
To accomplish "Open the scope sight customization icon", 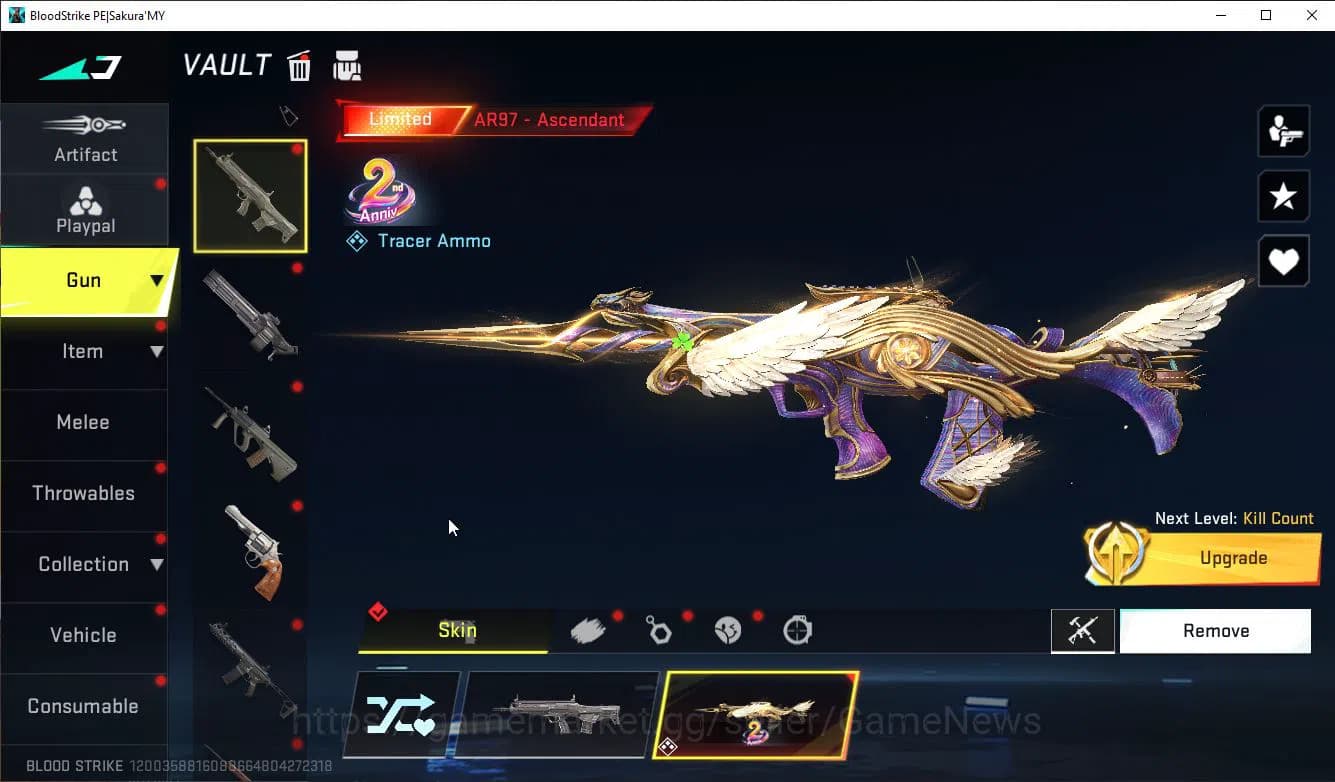I will pos(797,628).
